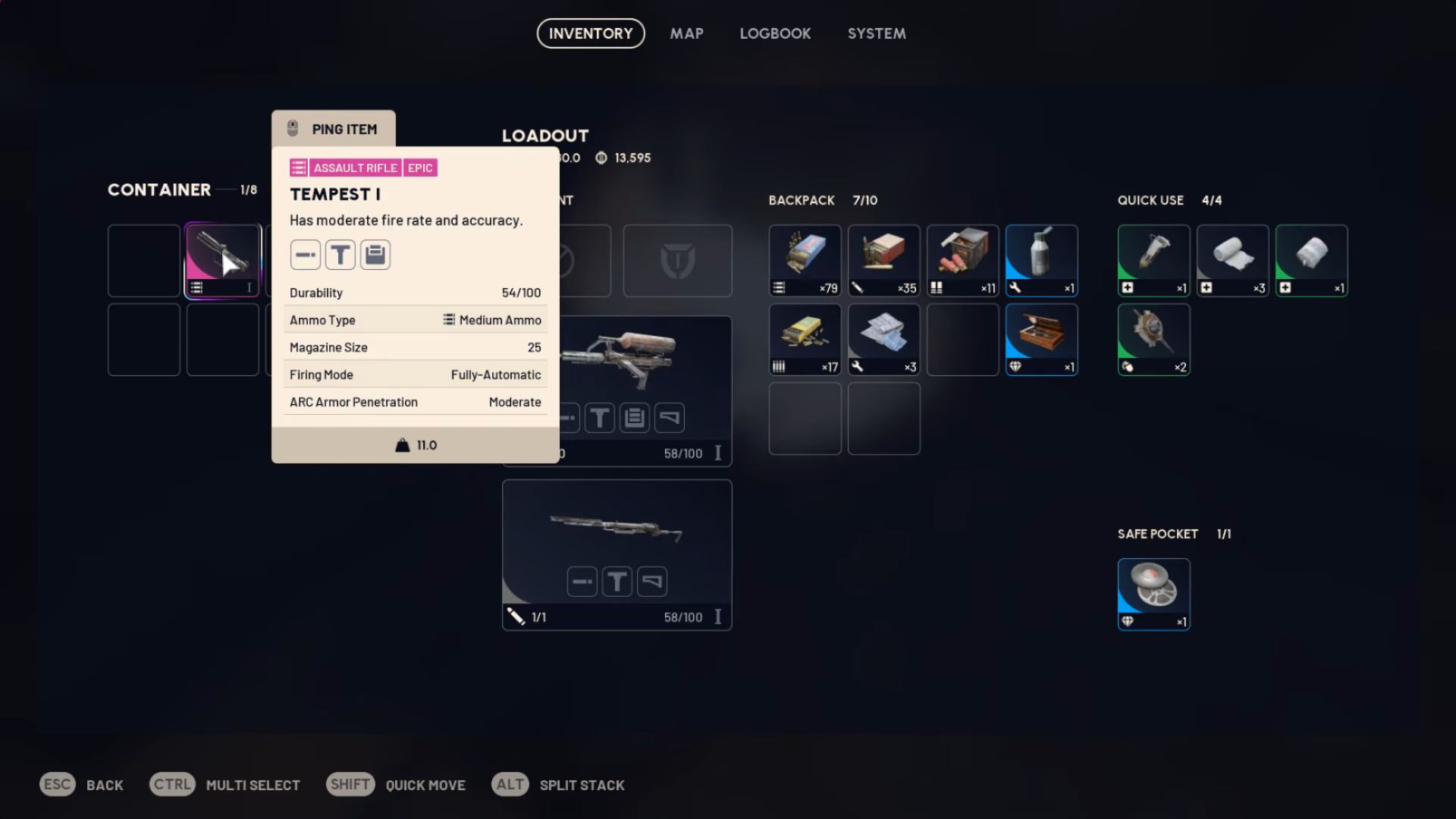Click the Ping Item mouse button prompt
The width and height of the screenshot is (1456, 819).
(334, 129)
